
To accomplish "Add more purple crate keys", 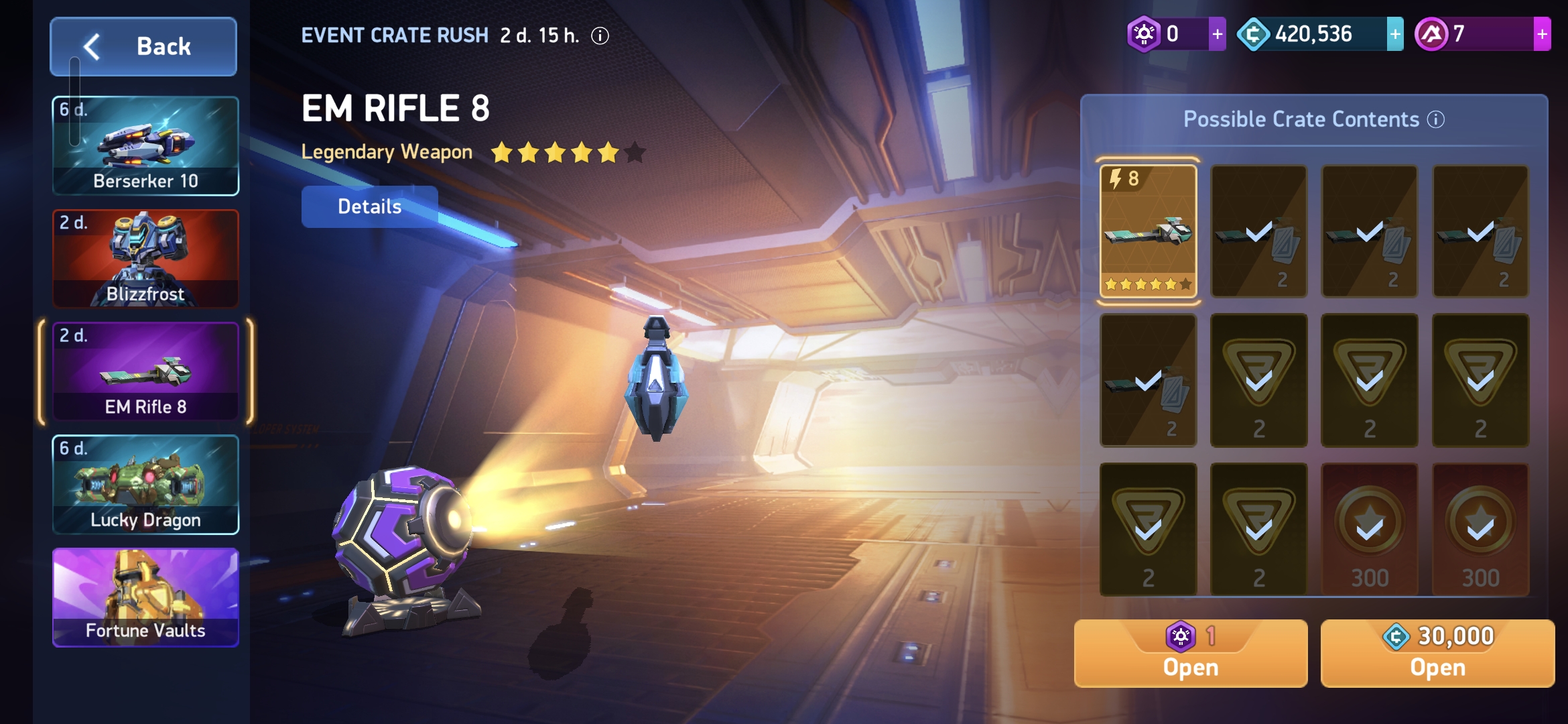I will [x=1217, y=34].
